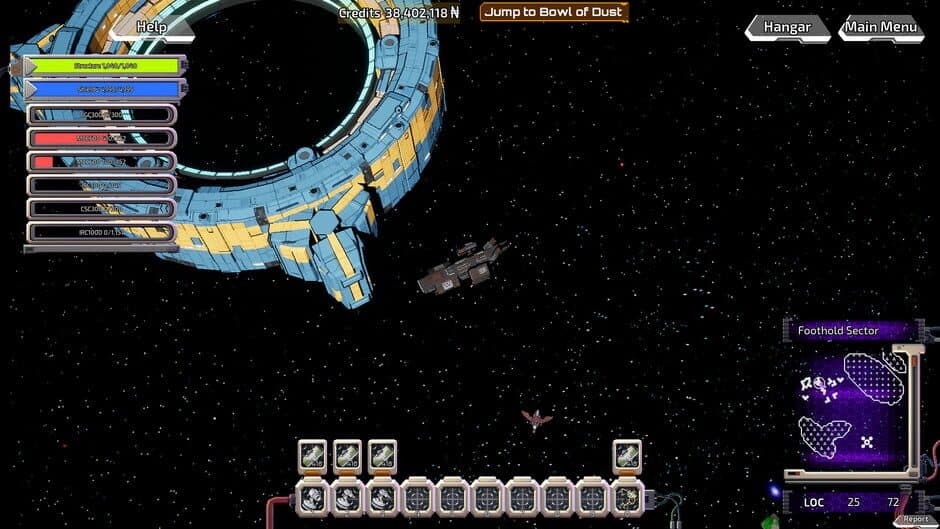Click the ammo icon above the first hotbar slot
The height and width of the screenshot is (529, 940).
pos(313,456)
